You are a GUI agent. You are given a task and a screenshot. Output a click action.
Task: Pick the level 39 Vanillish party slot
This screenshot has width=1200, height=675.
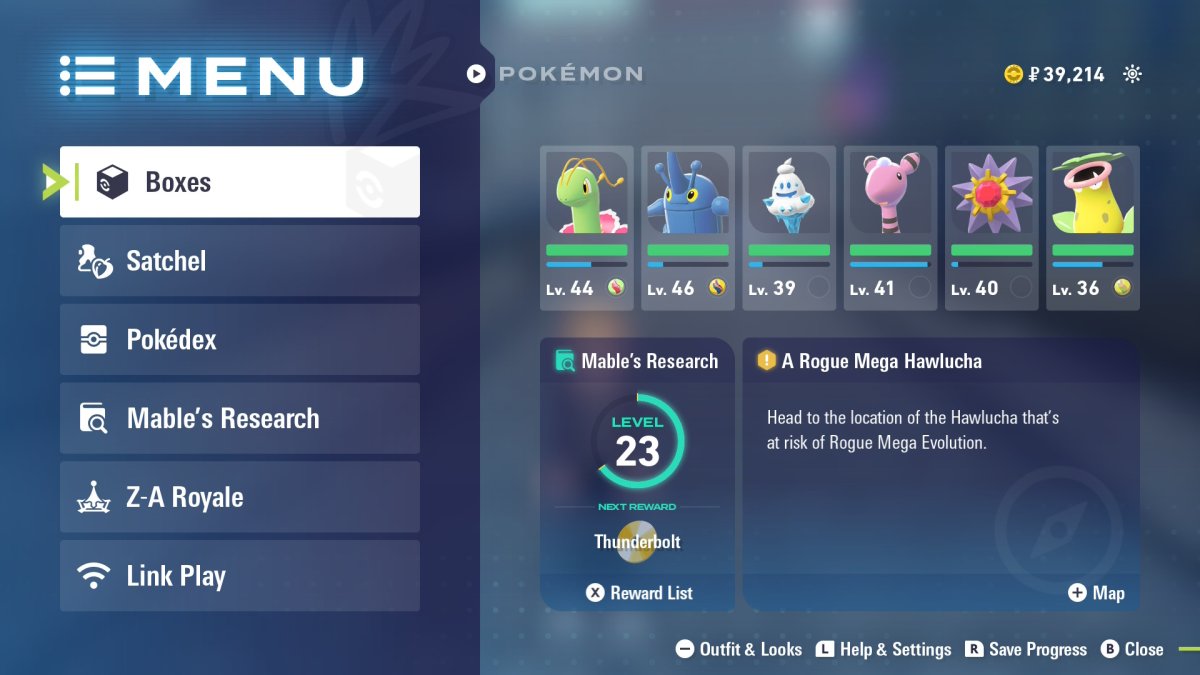(789, 228)
